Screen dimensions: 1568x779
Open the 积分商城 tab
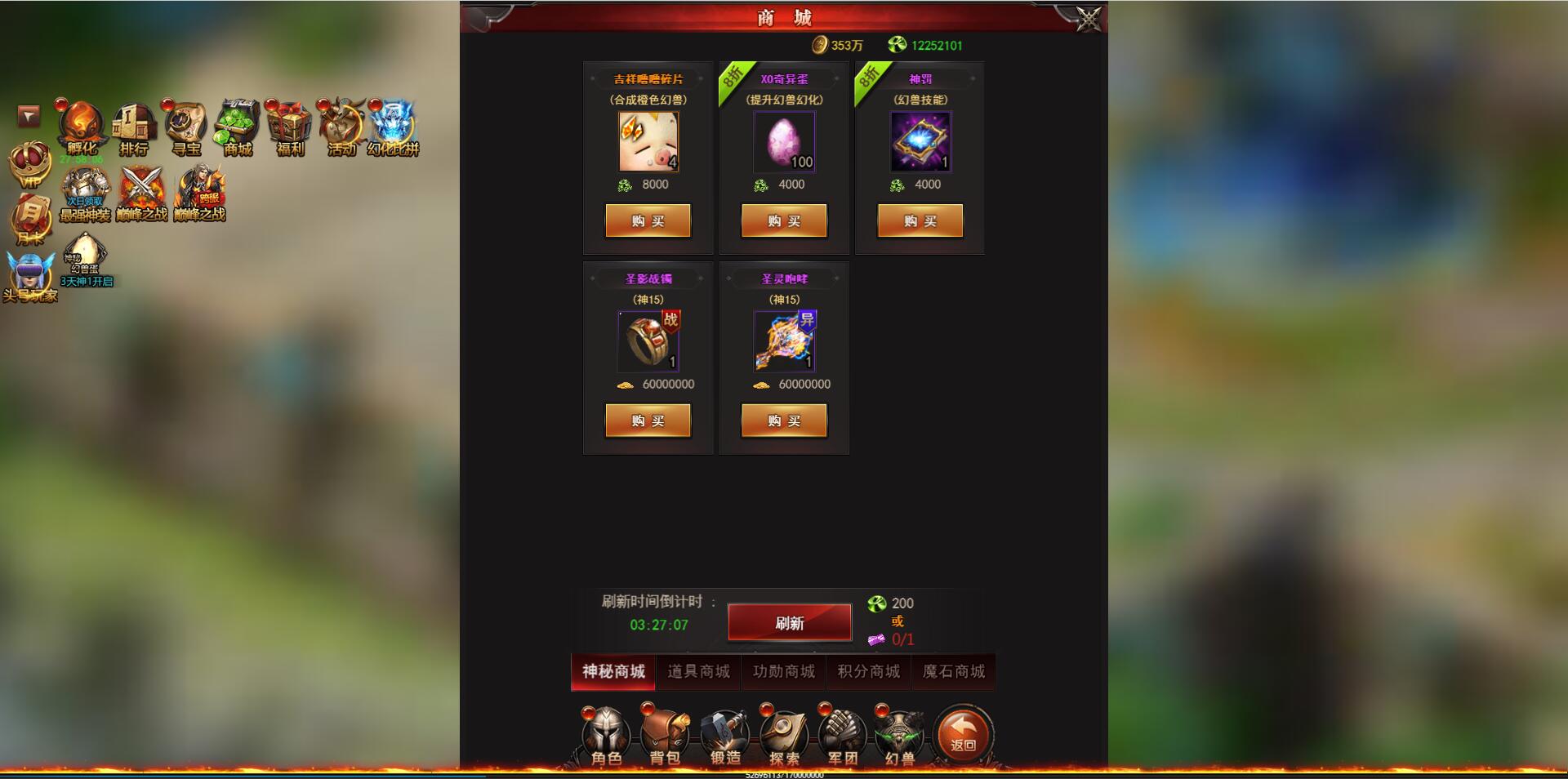pos(868,672)
